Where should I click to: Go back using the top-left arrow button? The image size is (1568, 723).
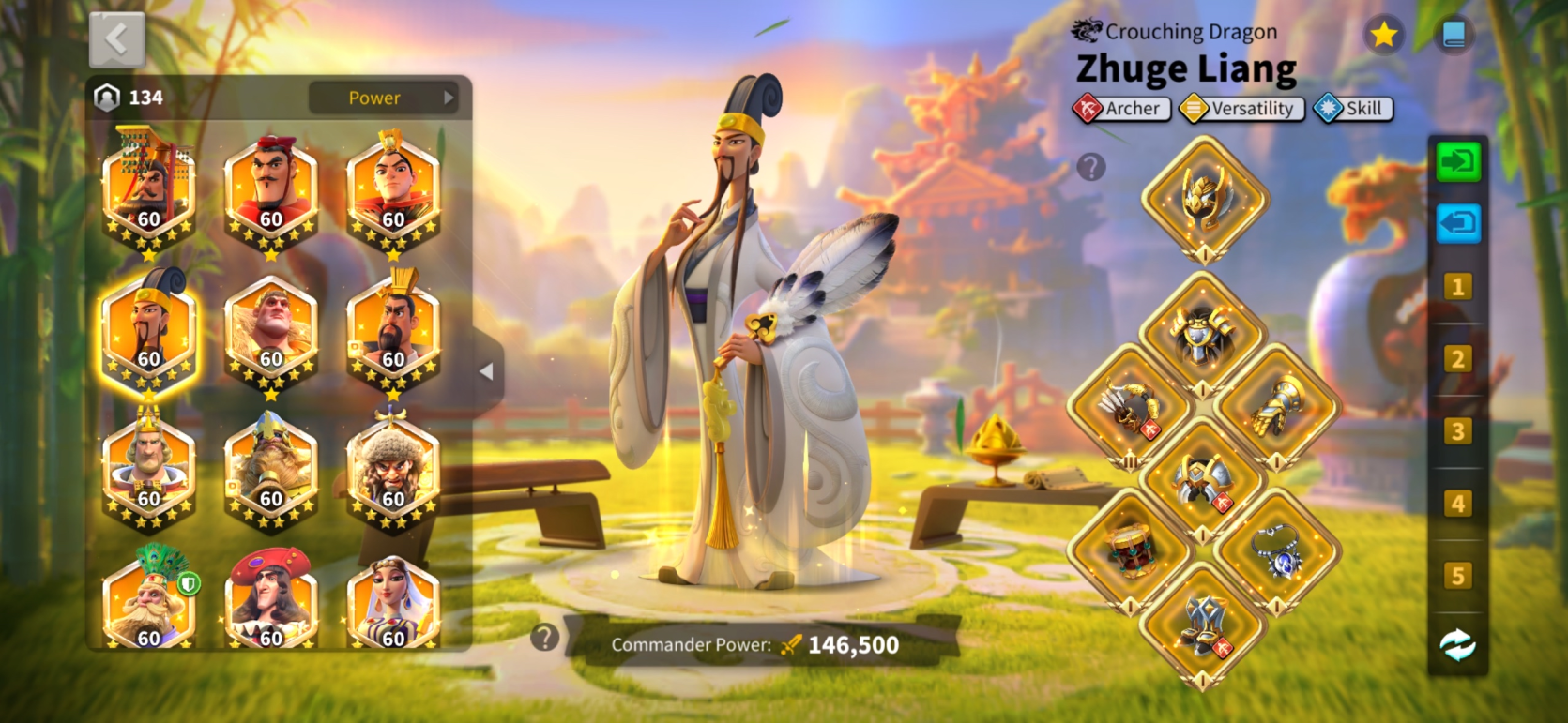(x=117, y=39)
